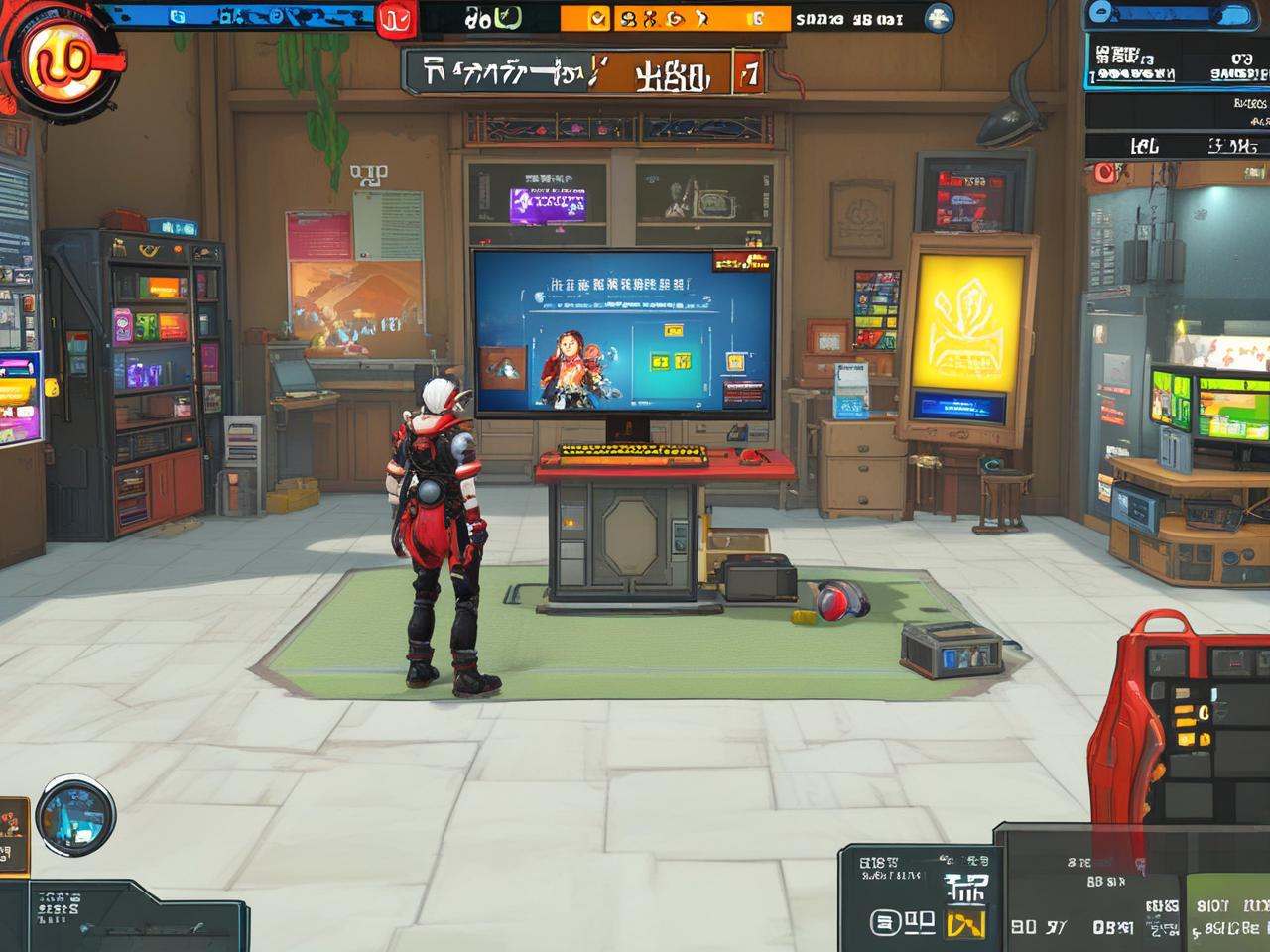Open the round blue-gray icon on top bar
Image resolution: width=1270 pixels, height=952 pixels.
pyautogui.click(x=938, y=18)
